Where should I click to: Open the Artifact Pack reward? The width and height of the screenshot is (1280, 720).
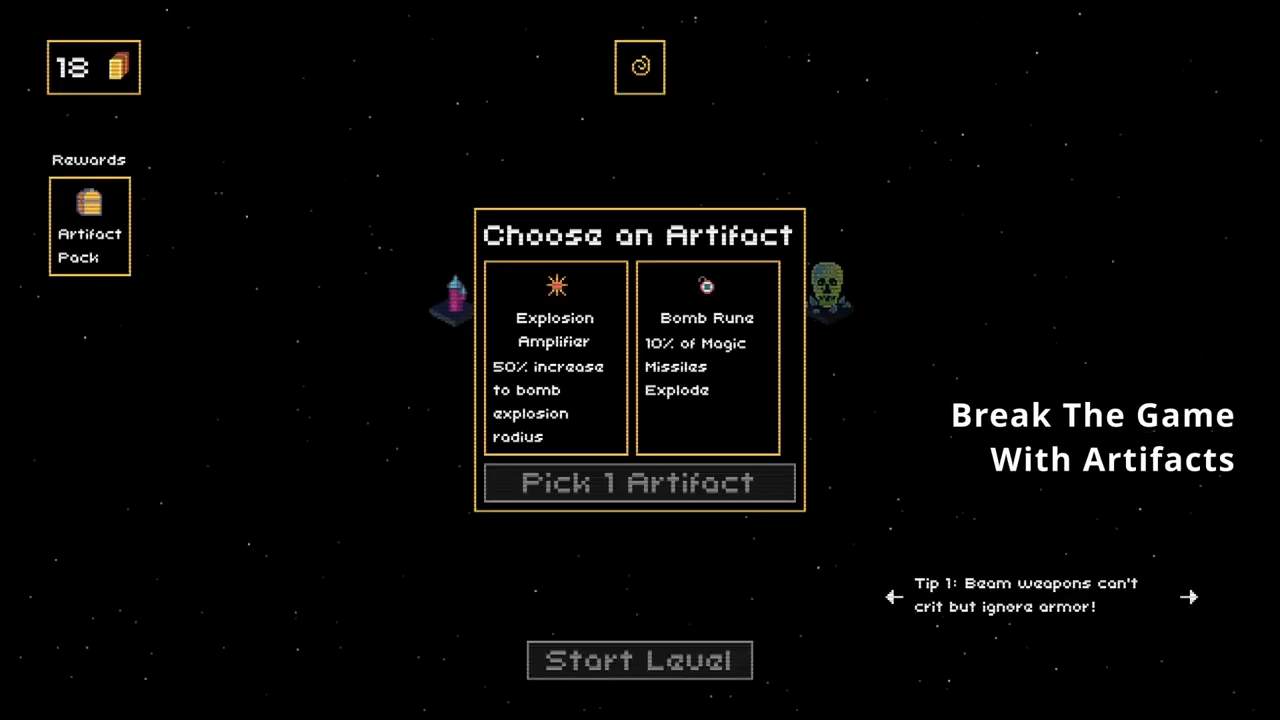[90, 226]
